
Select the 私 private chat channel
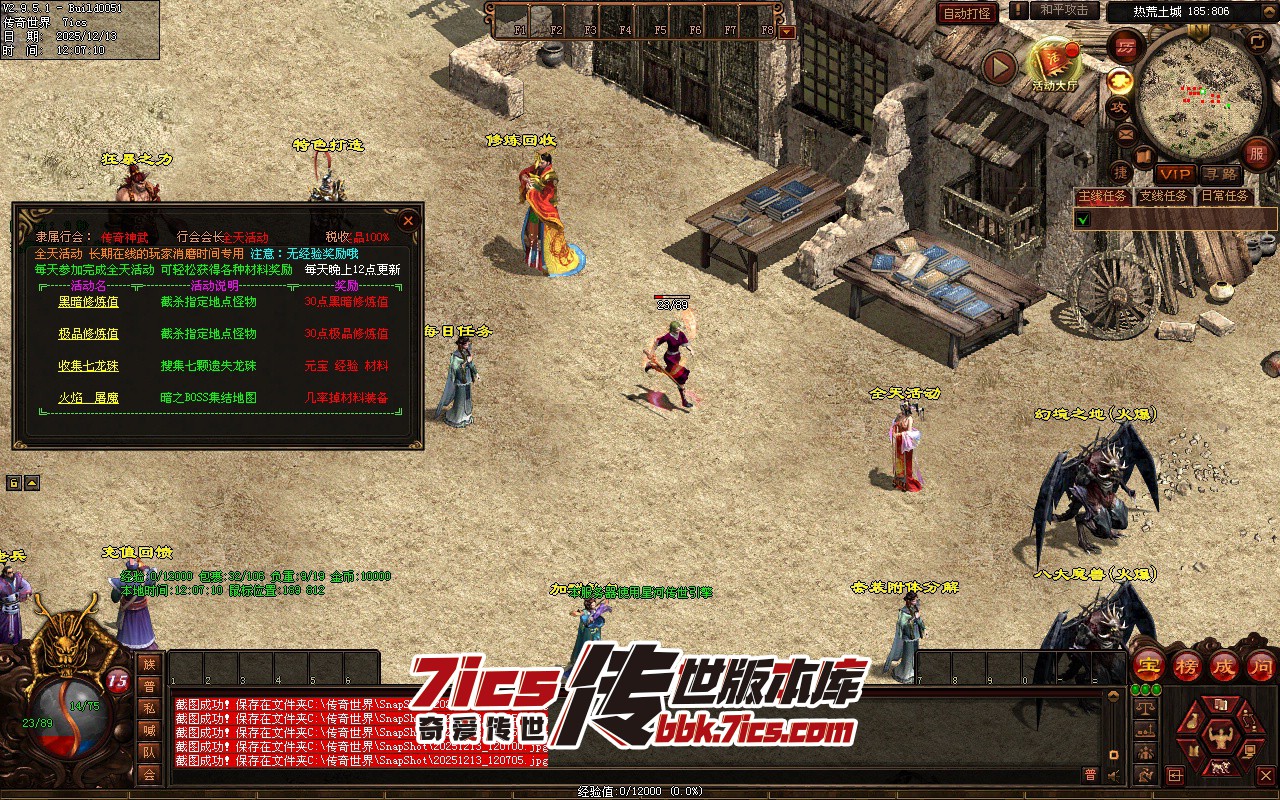pos(149,708)
